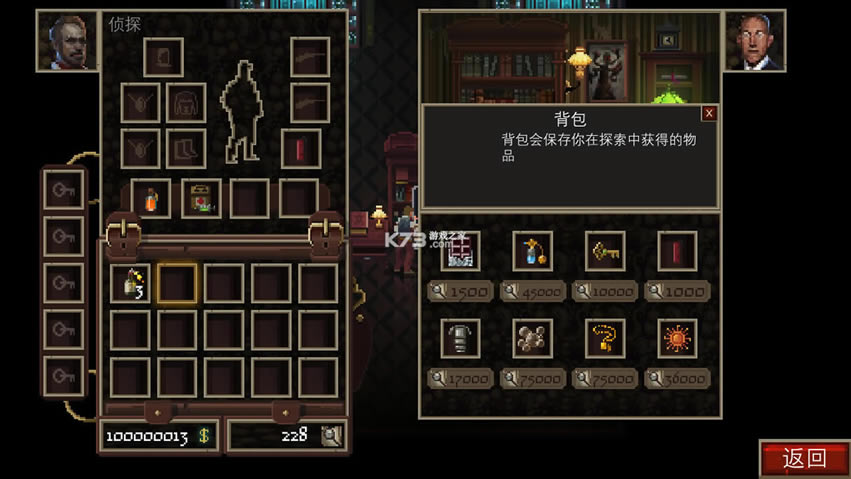The height and width of the screenshot is (479, 851).
Task: Buy the golden key shop item
Action: 605,251
